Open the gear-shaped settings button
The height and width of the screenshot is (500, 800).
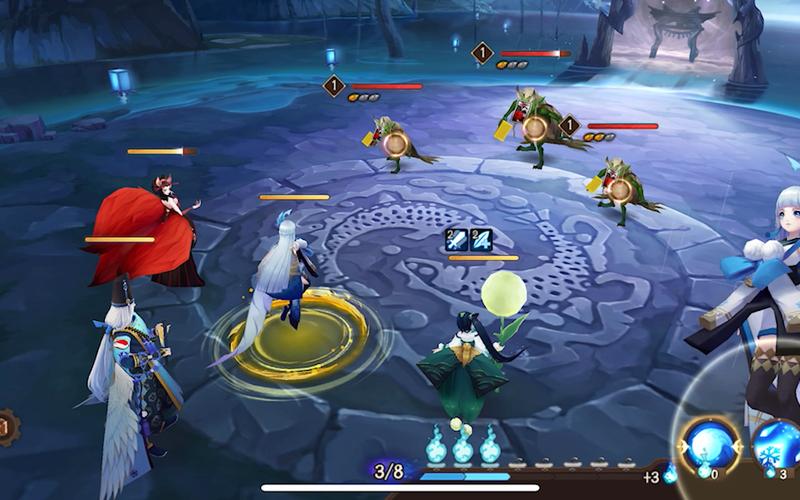(x=5, y=428)
